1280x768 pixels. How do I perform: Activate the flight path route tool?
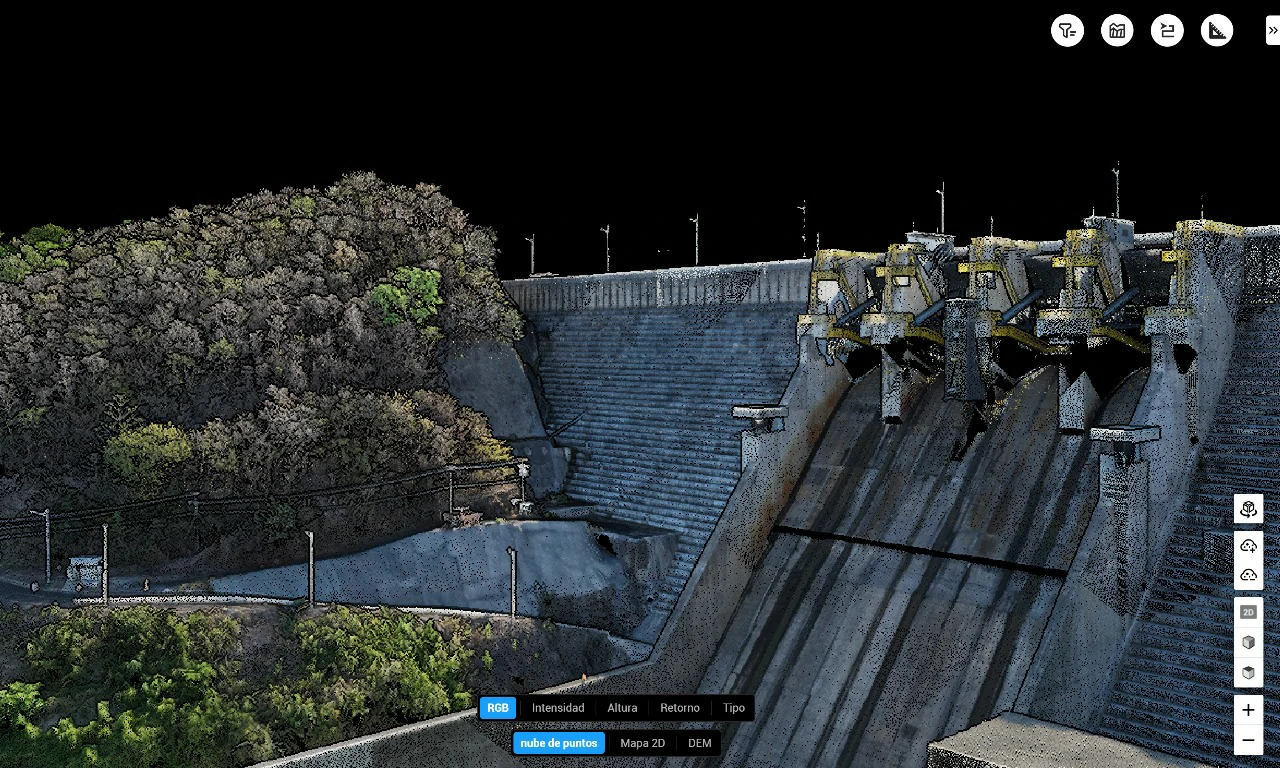tap(1167, 31)
